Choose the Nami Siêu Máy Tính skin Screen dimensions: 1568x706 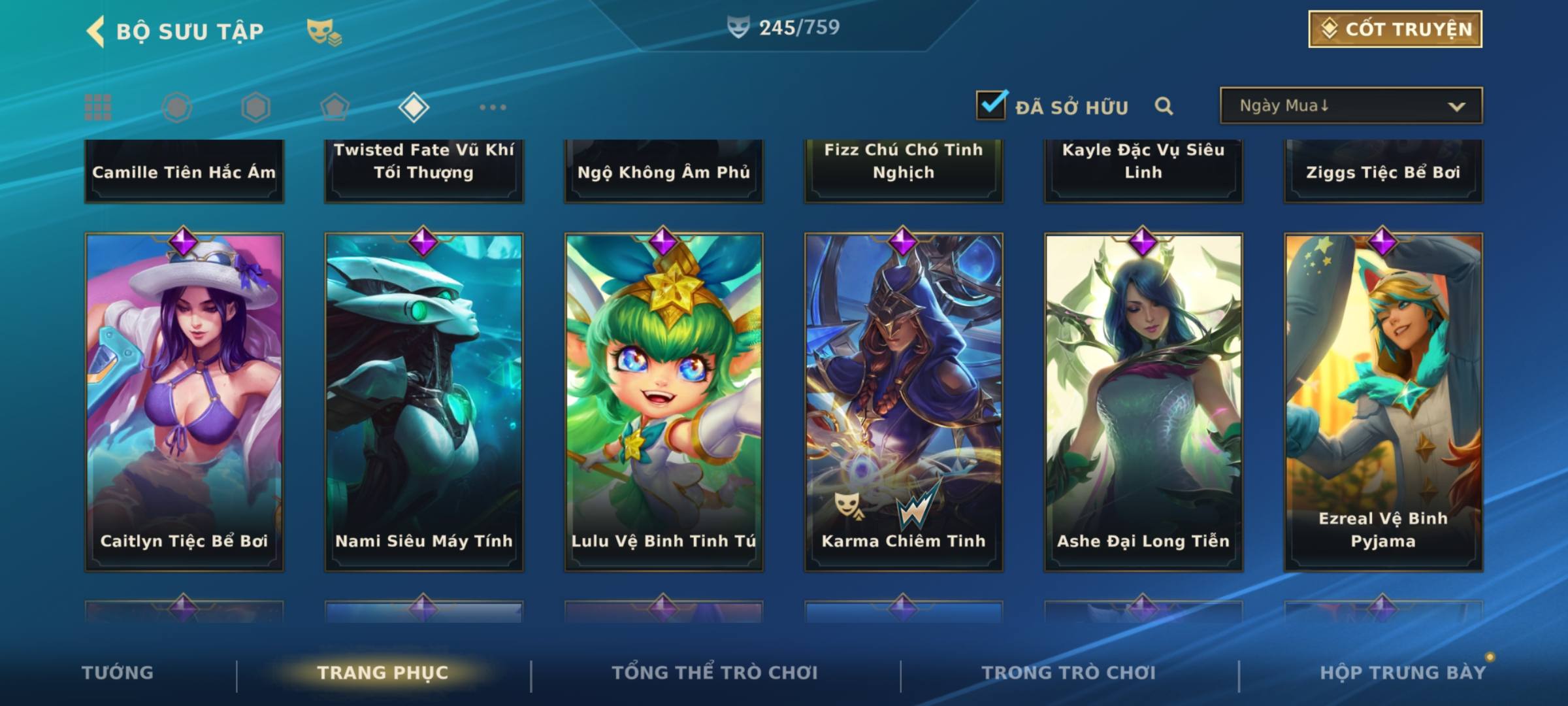coord(424,402)
